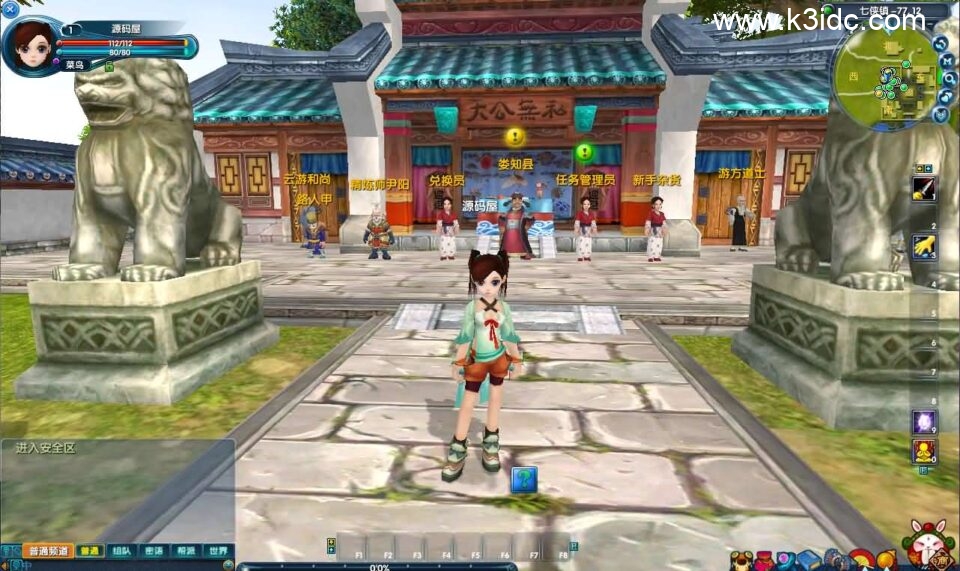Open the 帮派 guild chat tab
The width and height of the screenshot is (960, 571).
click(185, 551)
